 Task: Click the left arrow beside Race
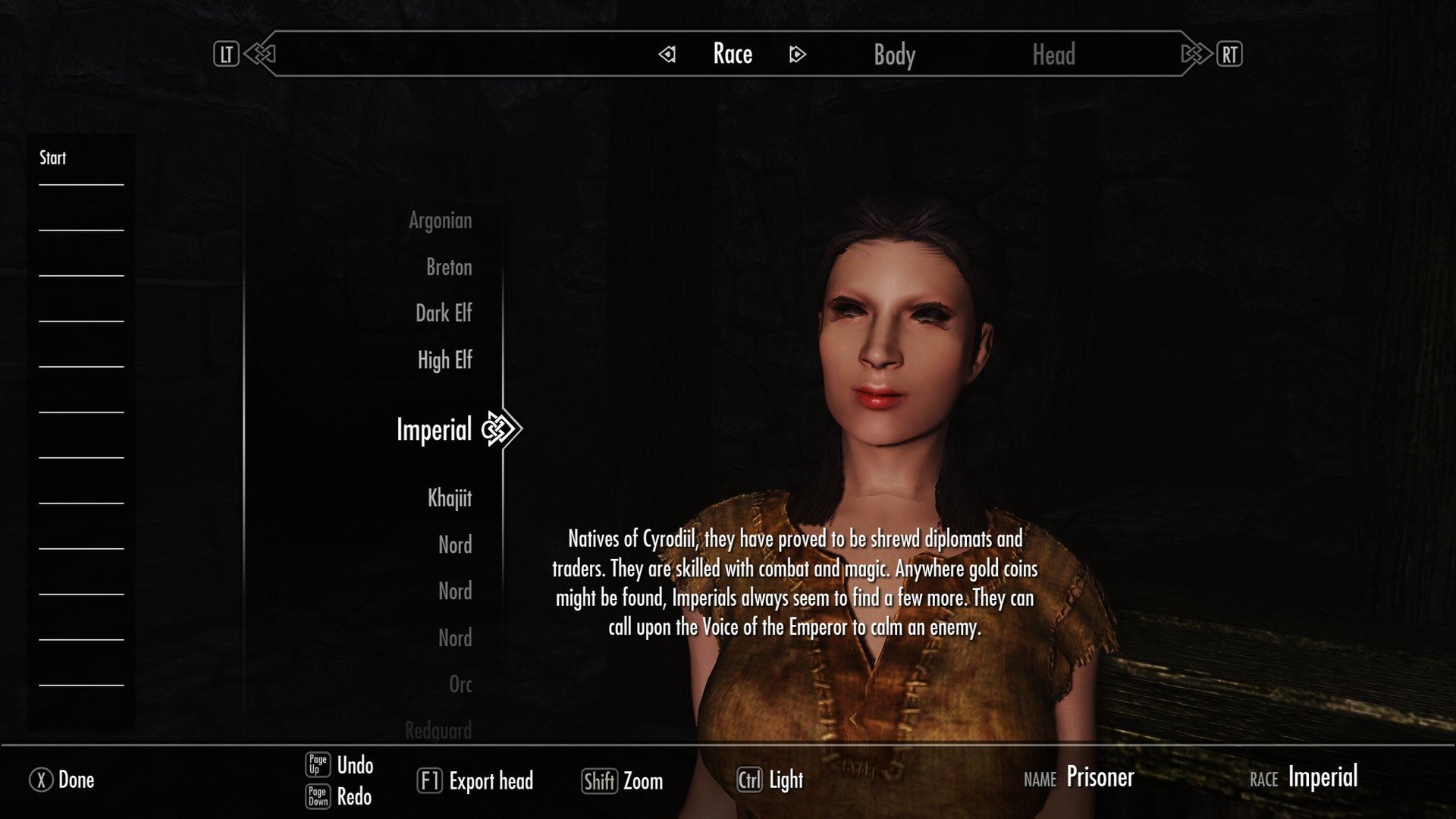pyautogui.click(x=666, y=55)
